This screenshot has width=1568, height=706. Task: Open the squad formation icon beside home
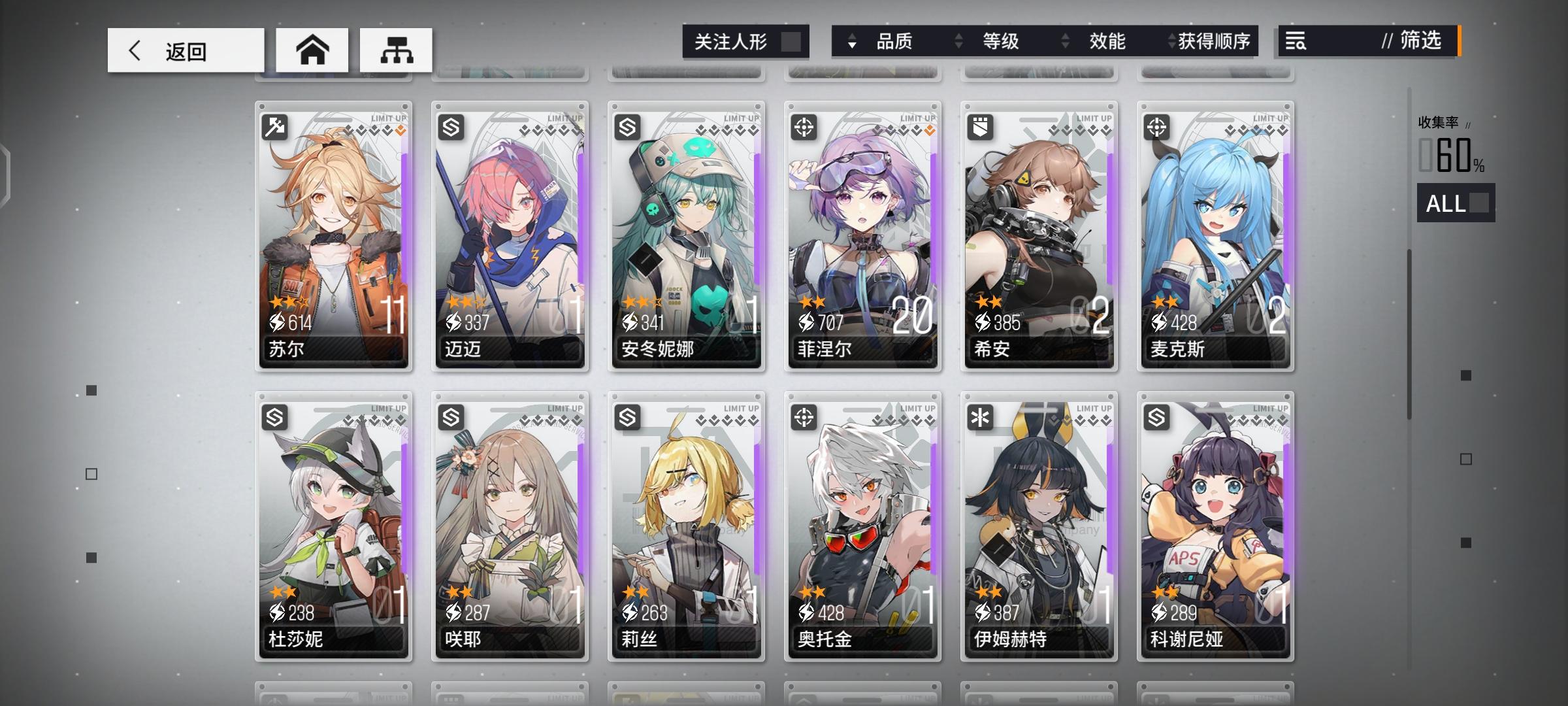coord(397,49)
